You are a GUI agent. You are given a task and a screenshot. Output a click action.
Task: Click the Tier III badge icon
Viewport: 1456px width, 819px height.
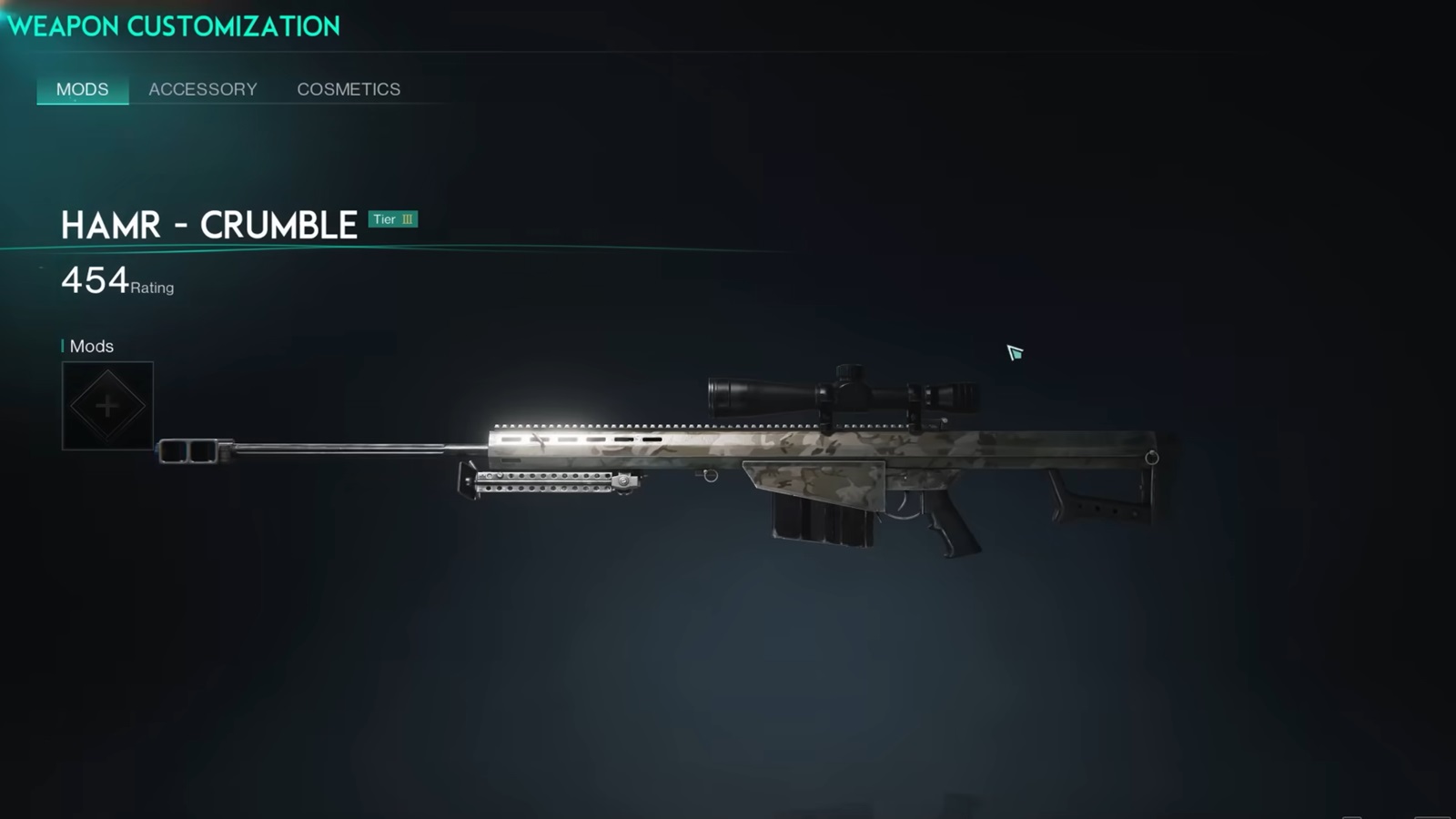tap(393, 218)
